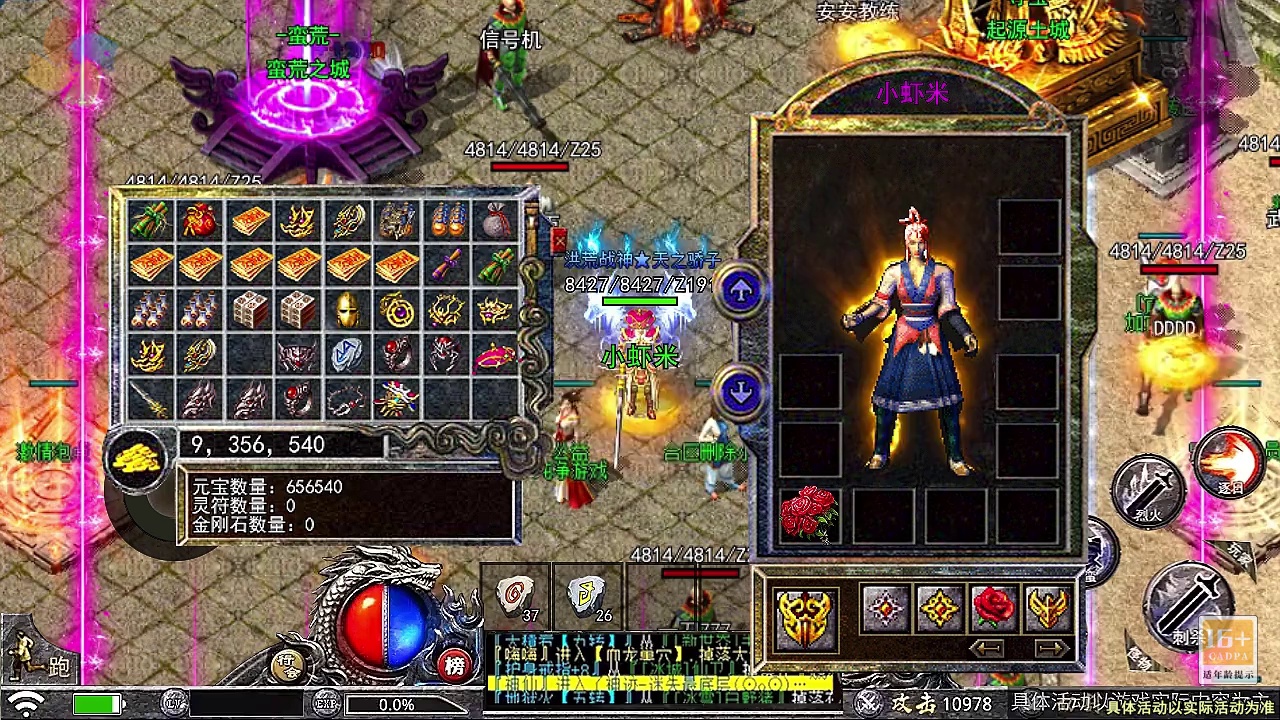Use the red rune stone quick slot

[x=516, y=597]
